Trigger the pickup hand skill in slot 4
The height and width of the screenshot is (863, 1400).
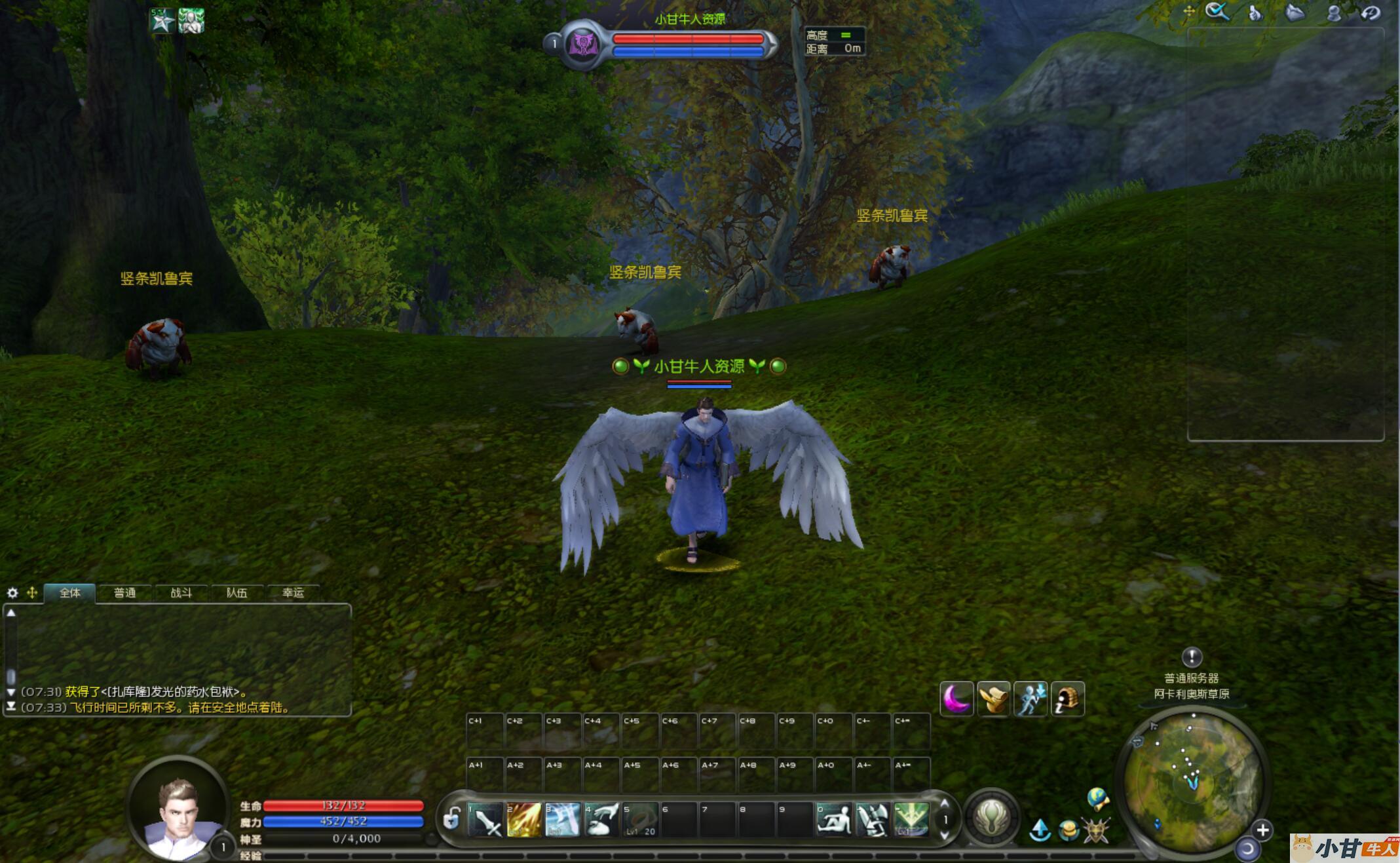tap(601, 820)
